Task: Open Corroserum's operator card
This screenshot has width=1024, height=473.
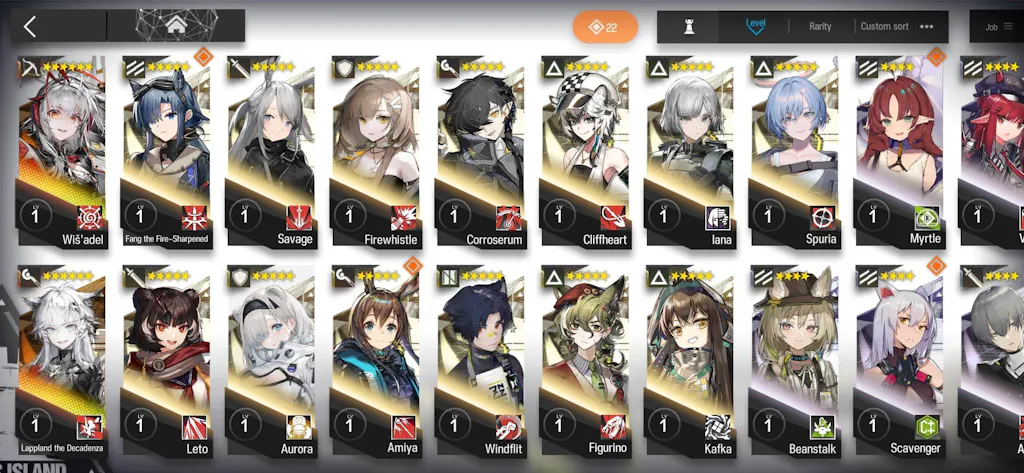Action: tap(480, 150)
